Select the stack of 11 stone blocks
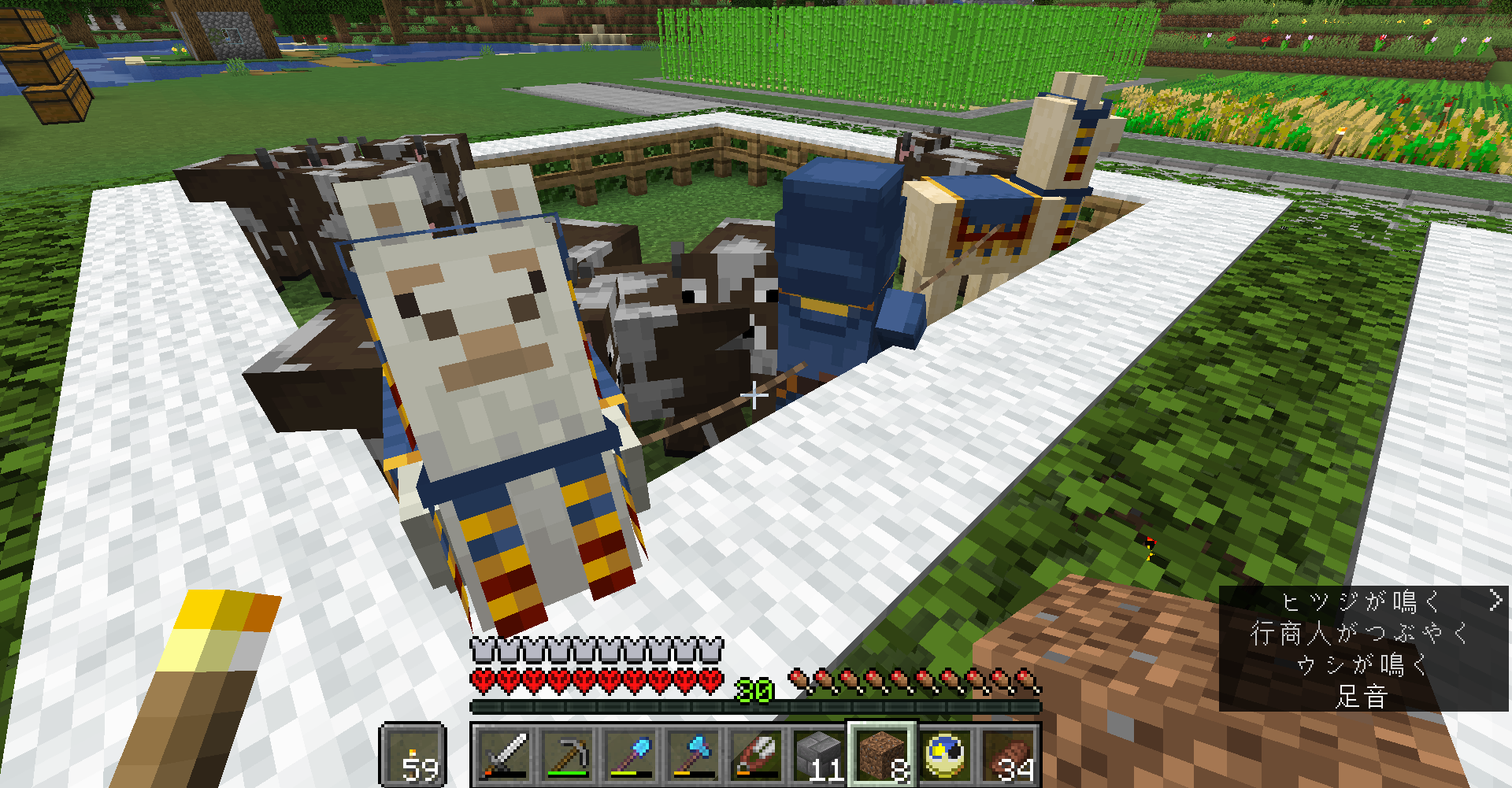Viewport: 1512px width, 788px height. [819, 754]
